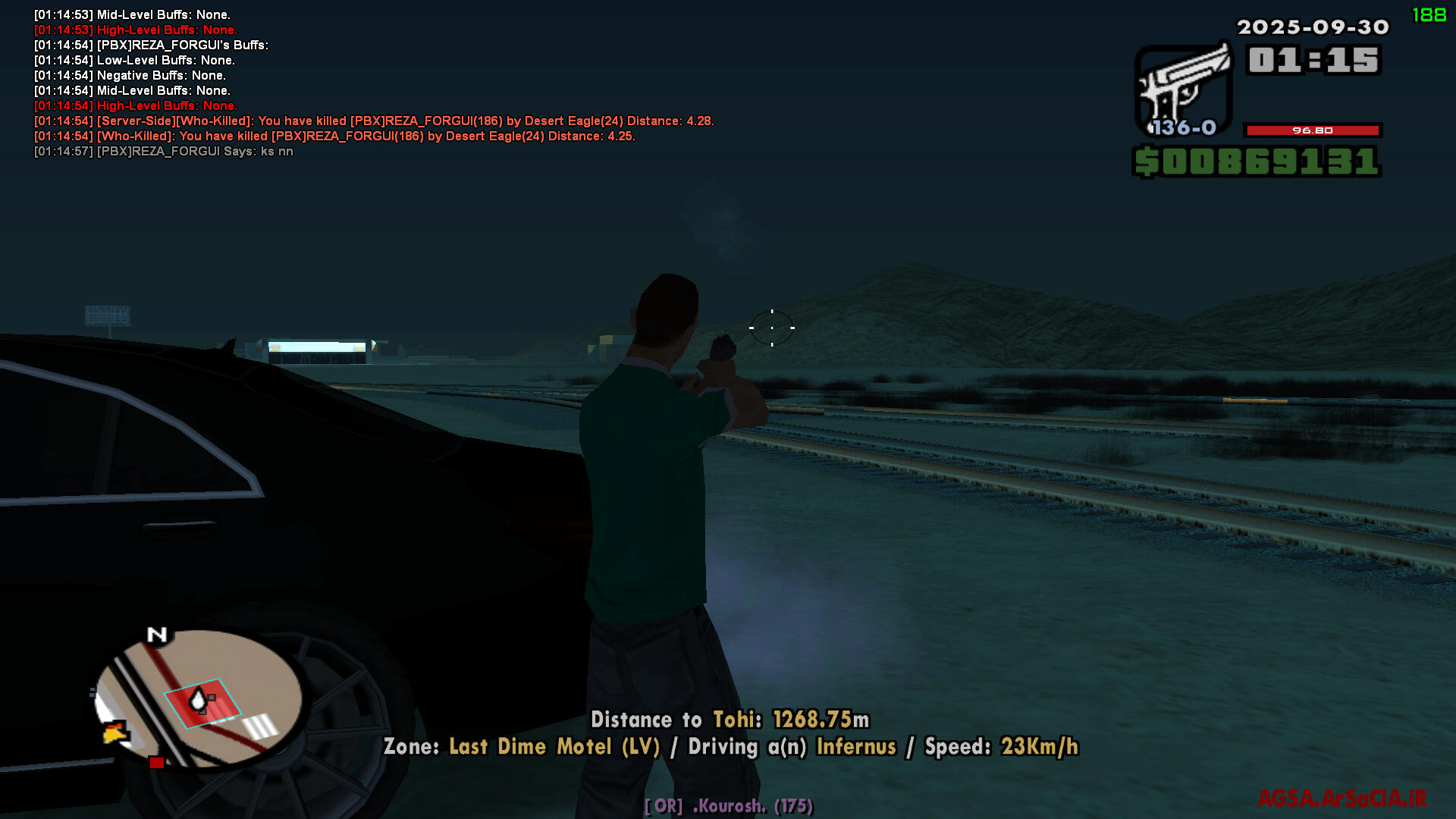
Task: Select the north N marker on radar
Action: tap(157, 635)
